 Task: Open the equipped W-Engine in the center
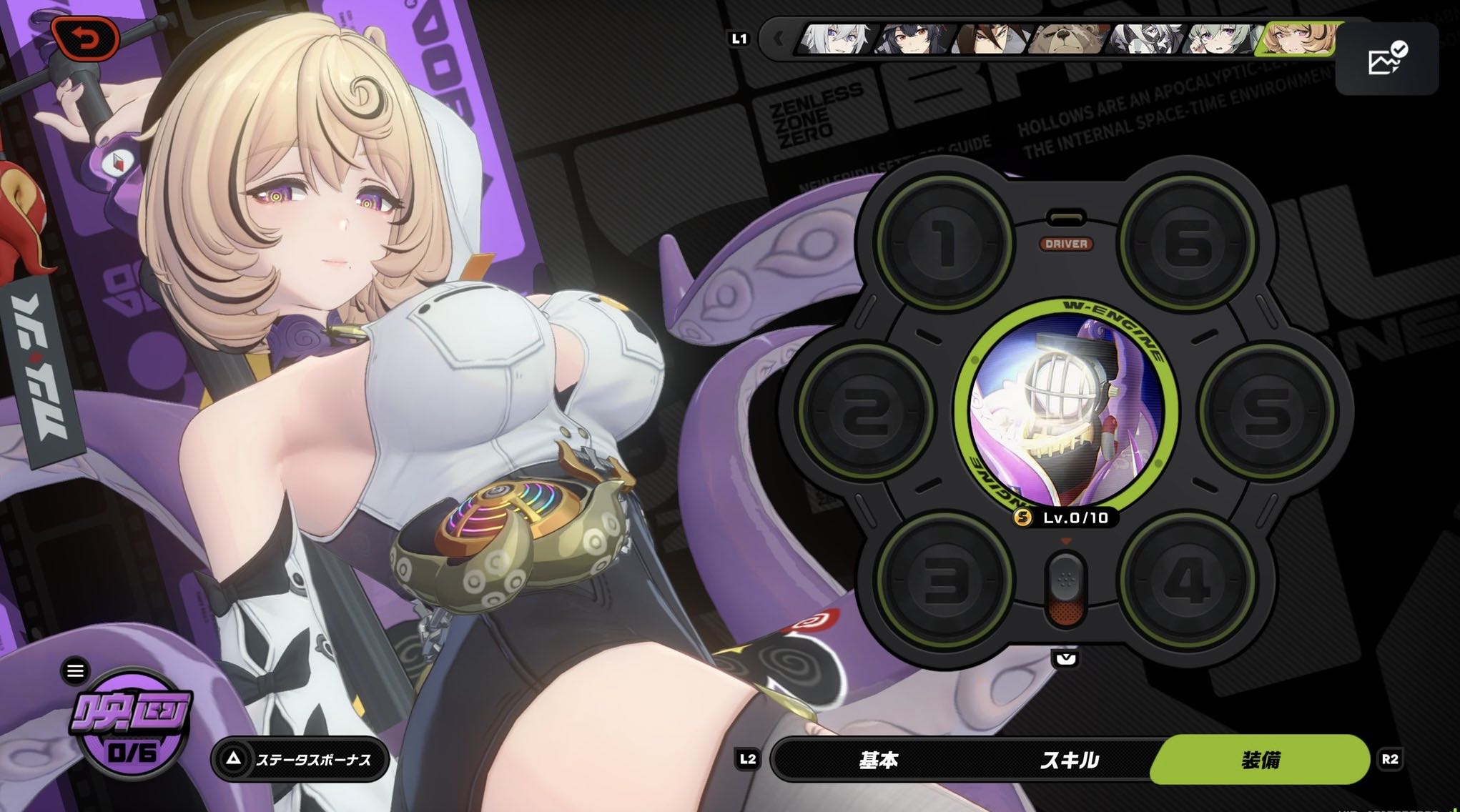(x=1066, y=410)
